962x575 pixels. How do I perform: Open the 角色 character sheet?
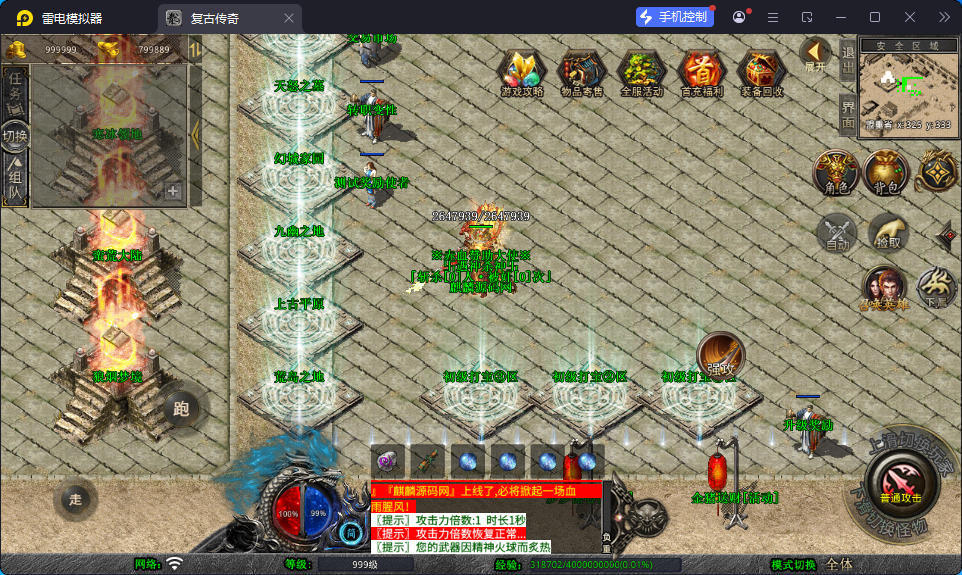836,172
